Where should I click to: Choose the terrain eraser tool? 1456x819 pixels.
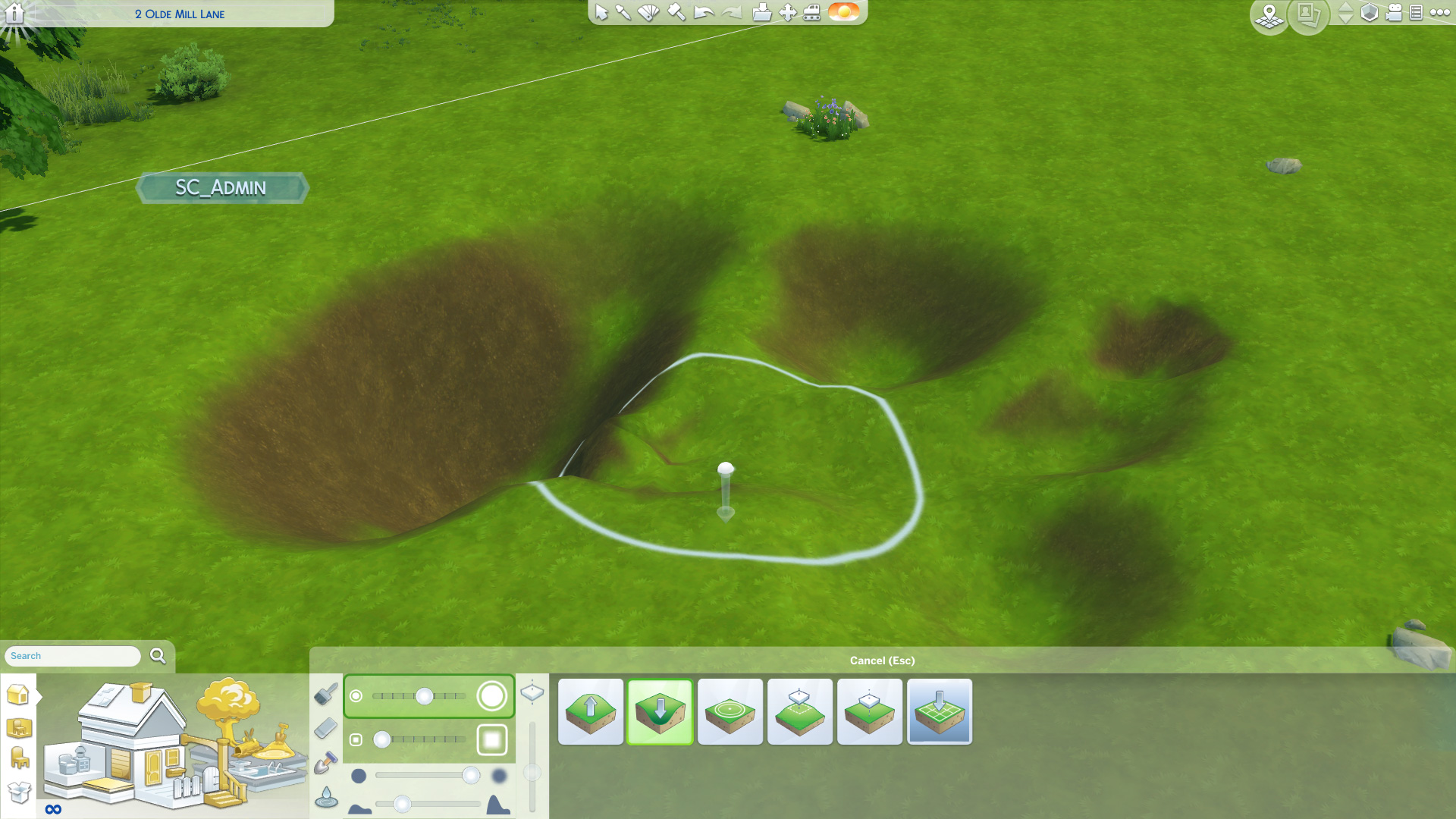tap(325, 728)
